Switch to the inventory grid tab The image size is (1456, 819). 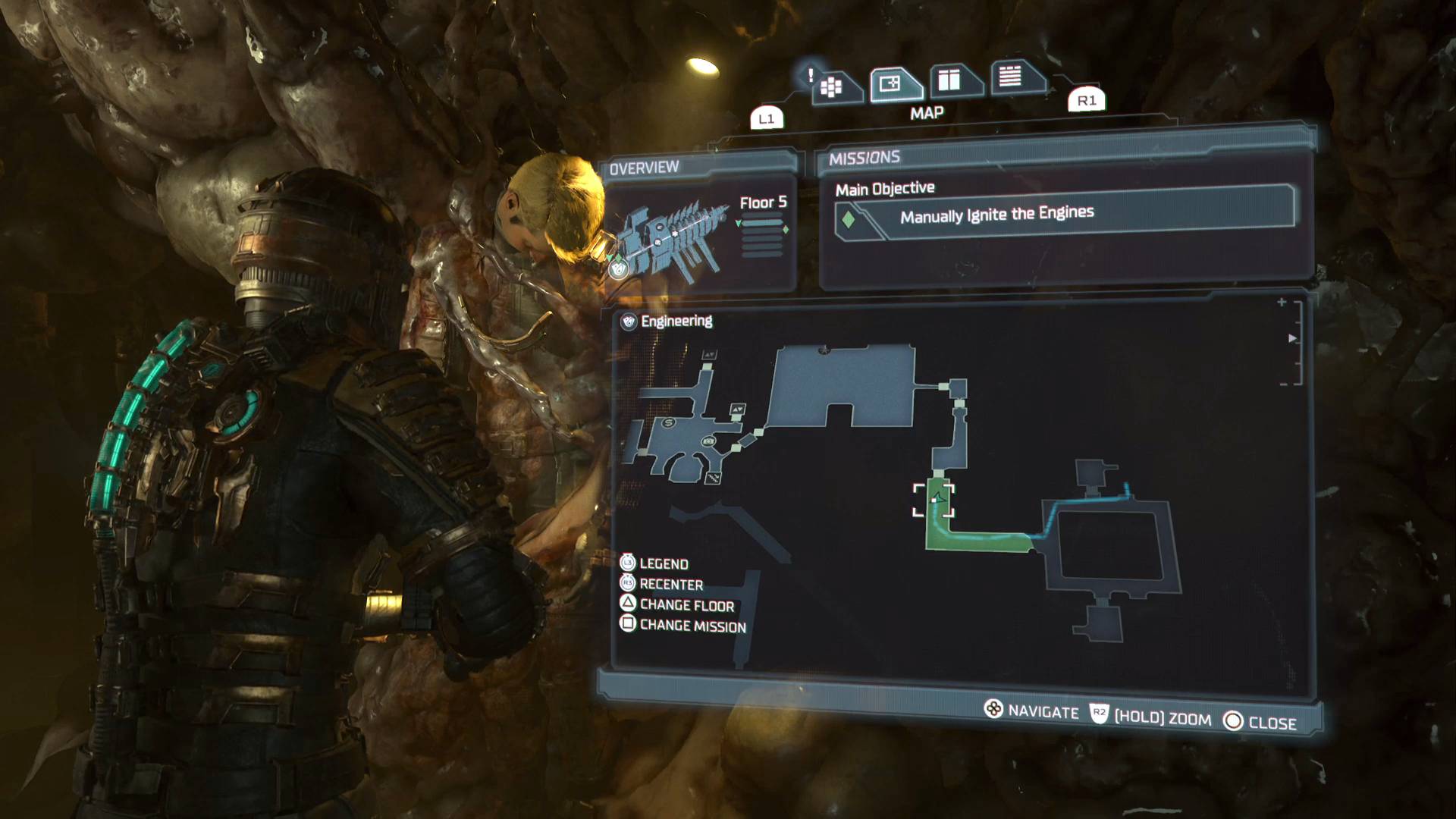pyautogui.click(x=831, y=87)
